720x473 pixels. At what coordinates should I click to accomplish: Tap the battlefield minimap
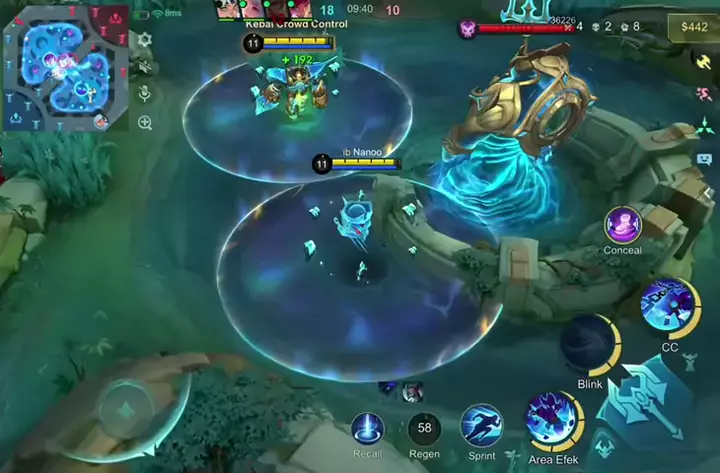68,67
